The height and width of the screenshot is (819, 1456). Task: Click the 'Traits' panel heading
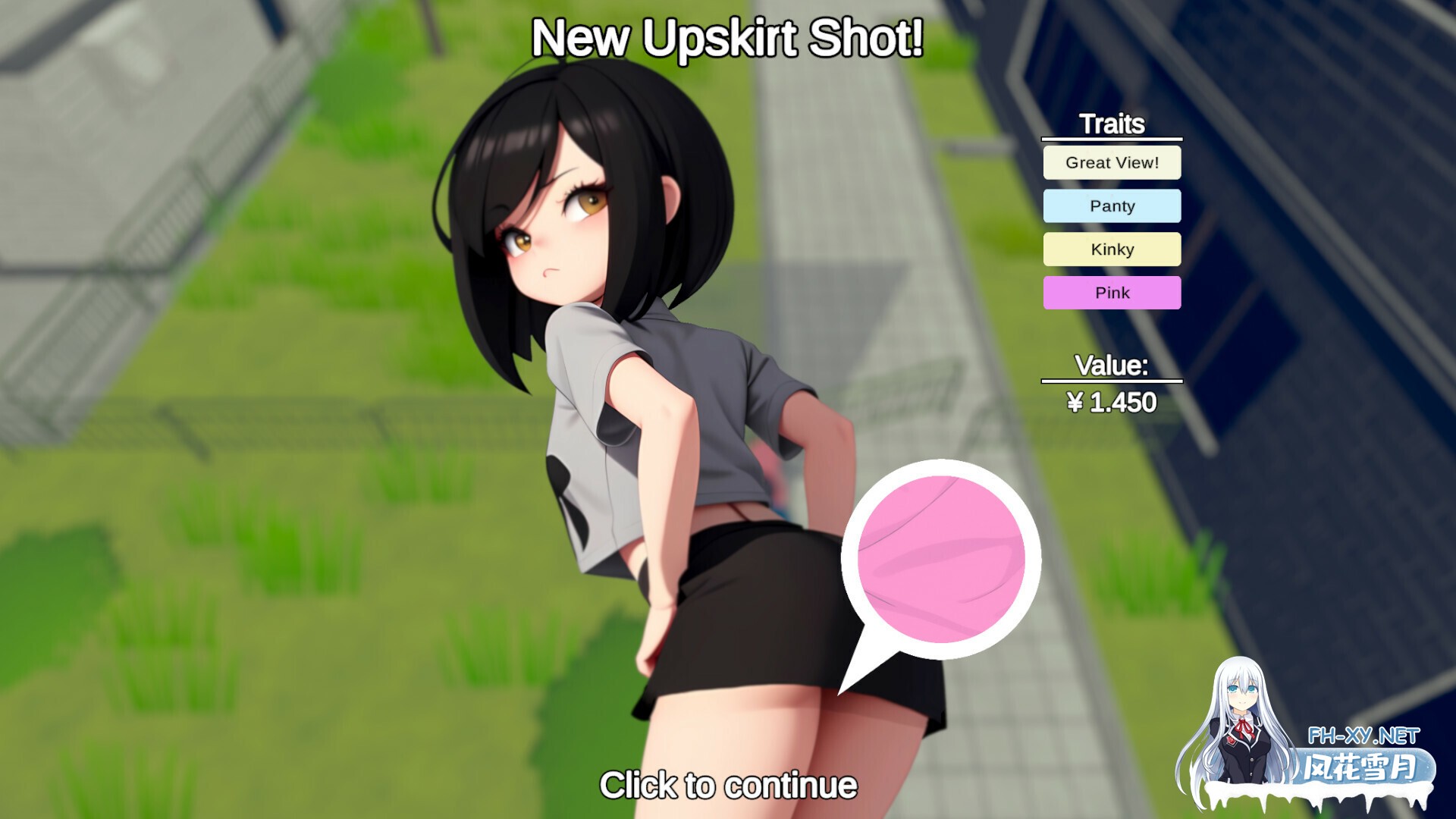point(1112,123)
